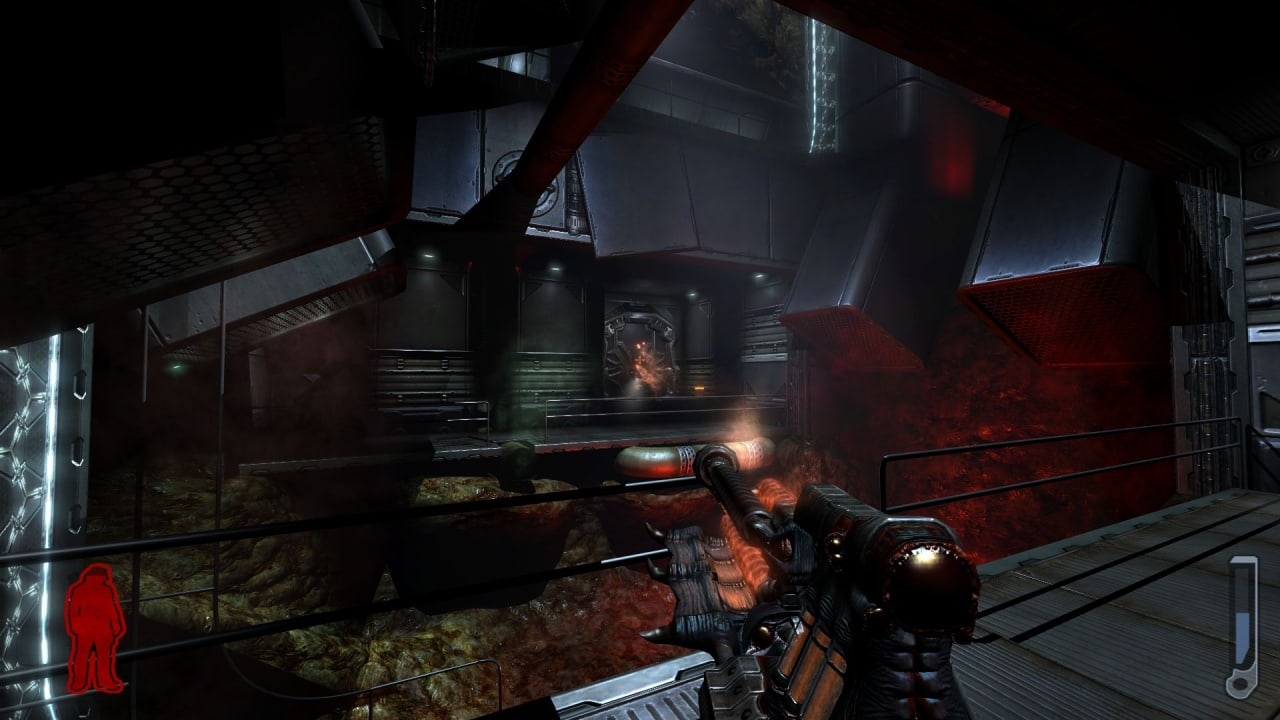Click the spirit gauge meter icon

click(1241, 625)
